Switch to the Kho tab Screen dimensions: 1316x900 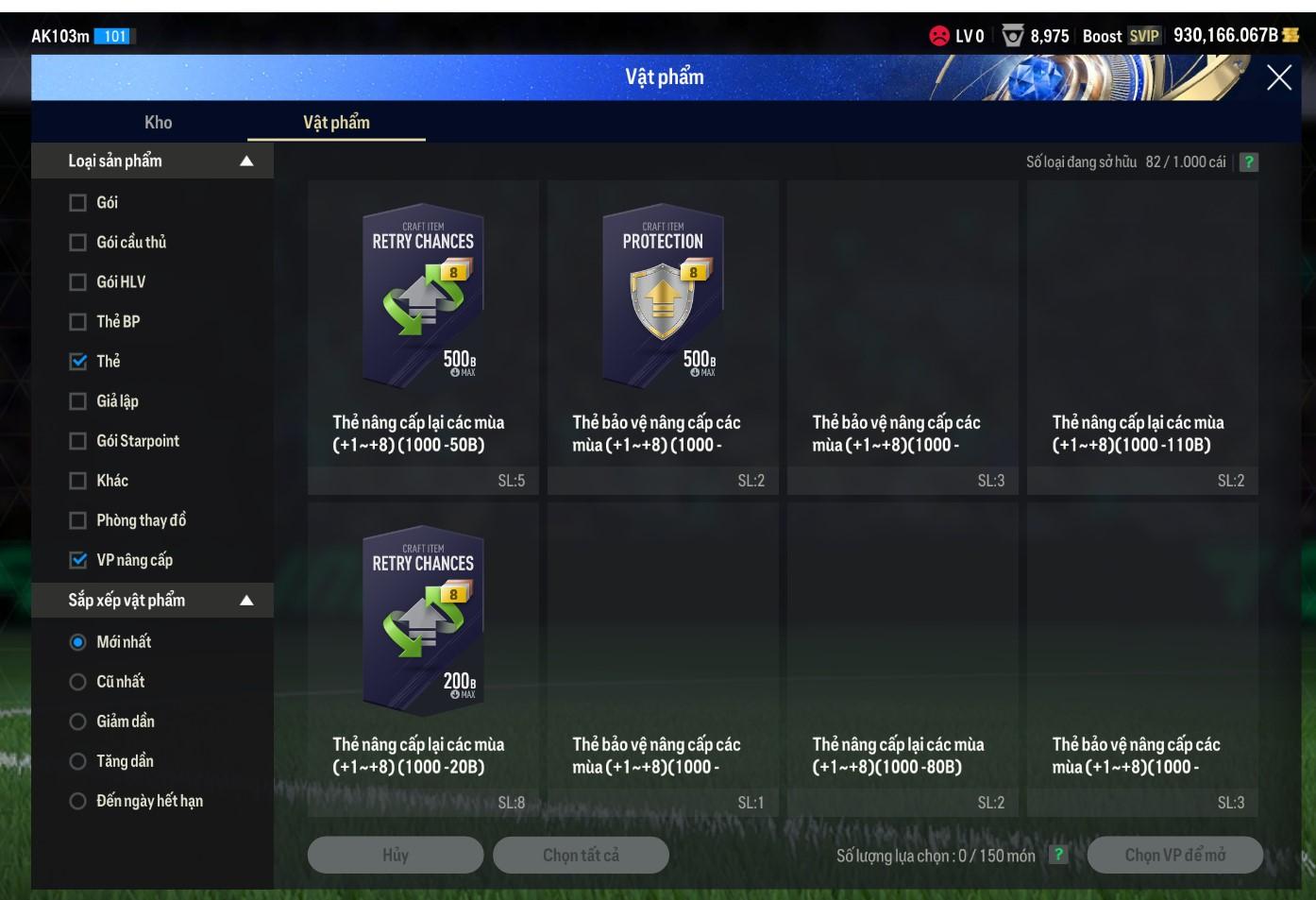tap(158, 122)
